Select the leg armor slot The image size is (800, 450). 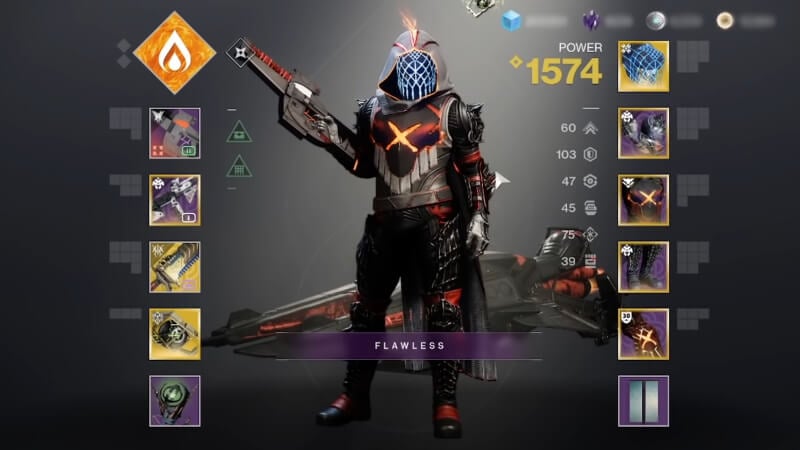coord(643,267)
